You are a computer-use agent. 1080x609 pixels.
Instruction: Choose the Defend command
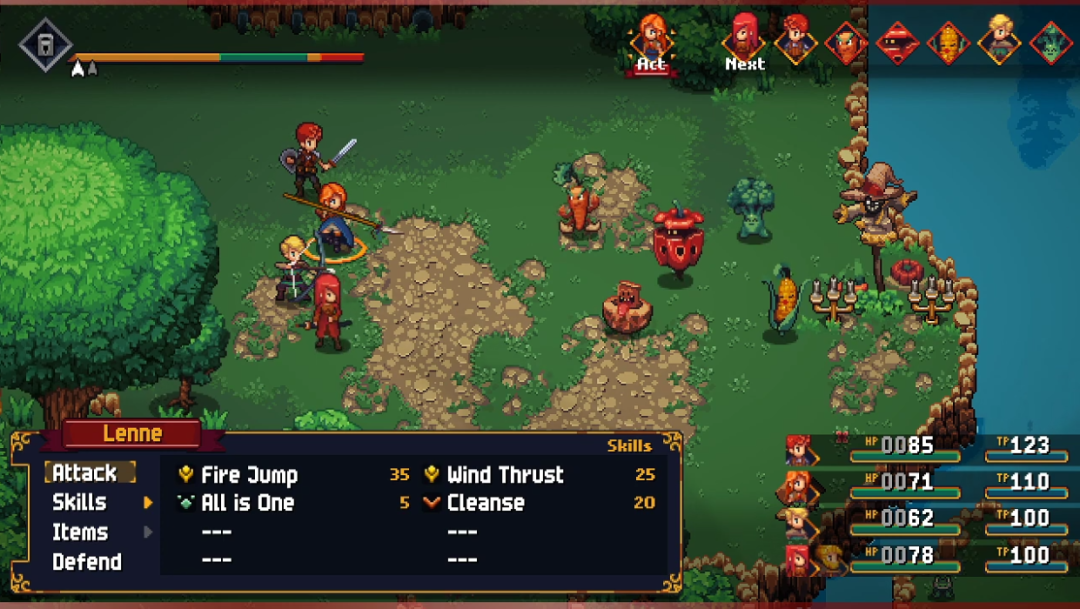(x=87, y=562)
